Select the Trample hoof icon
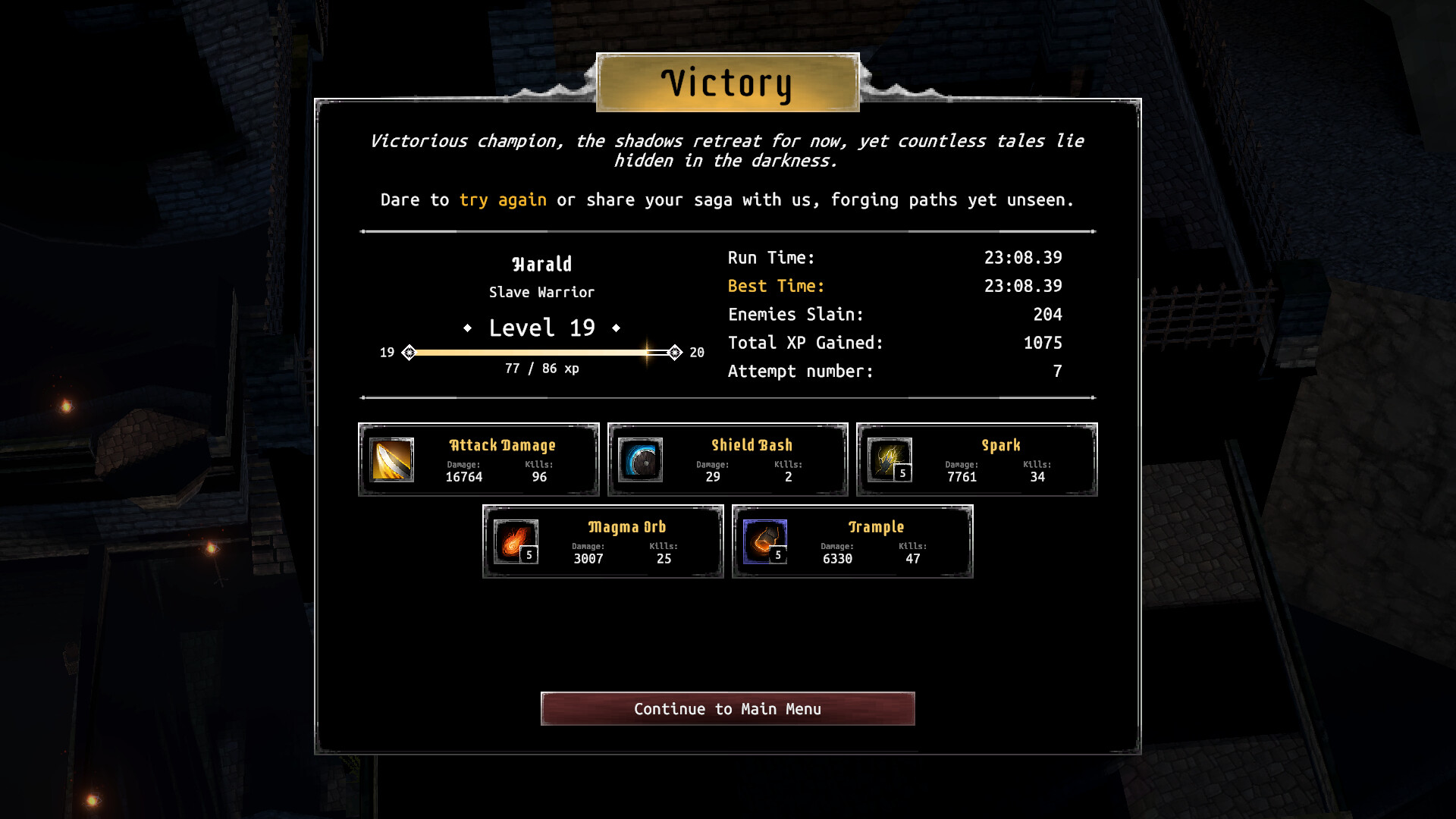Screen dimensions: 1456x819 pyautogui.click(x=764, y=541)
